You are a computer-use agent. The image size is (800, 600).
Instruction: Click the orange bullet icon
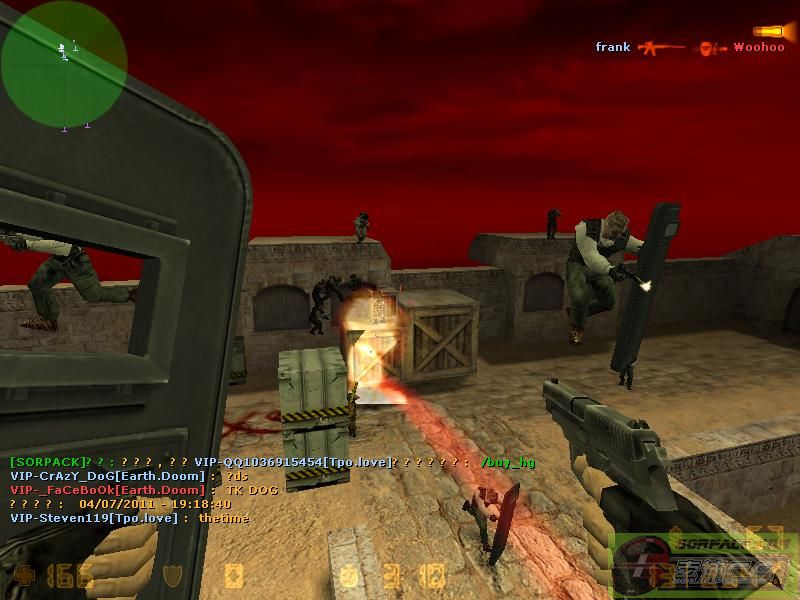tap(768, 31)
